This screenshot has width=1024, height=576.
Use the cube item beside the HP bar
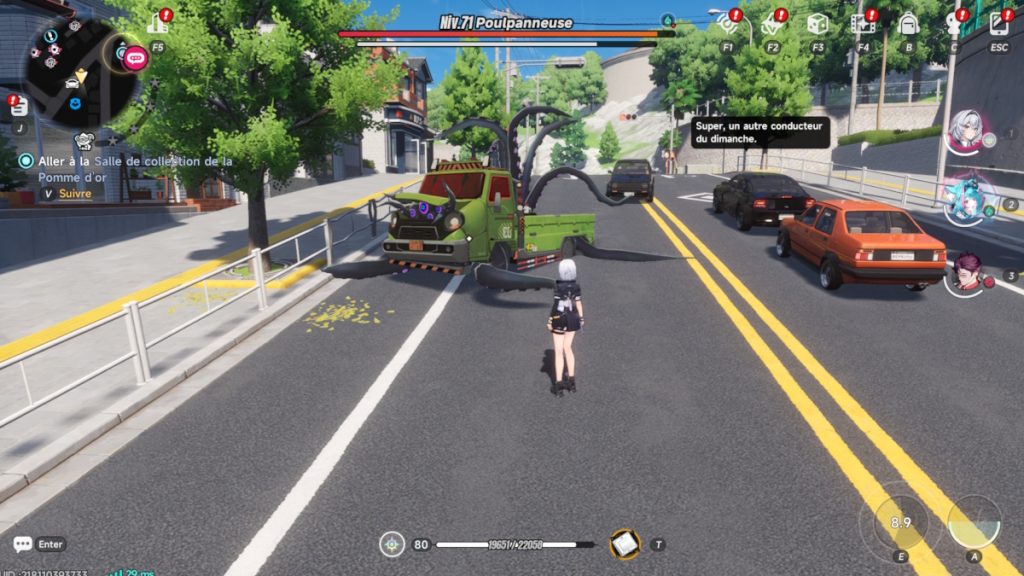point(625,544)
